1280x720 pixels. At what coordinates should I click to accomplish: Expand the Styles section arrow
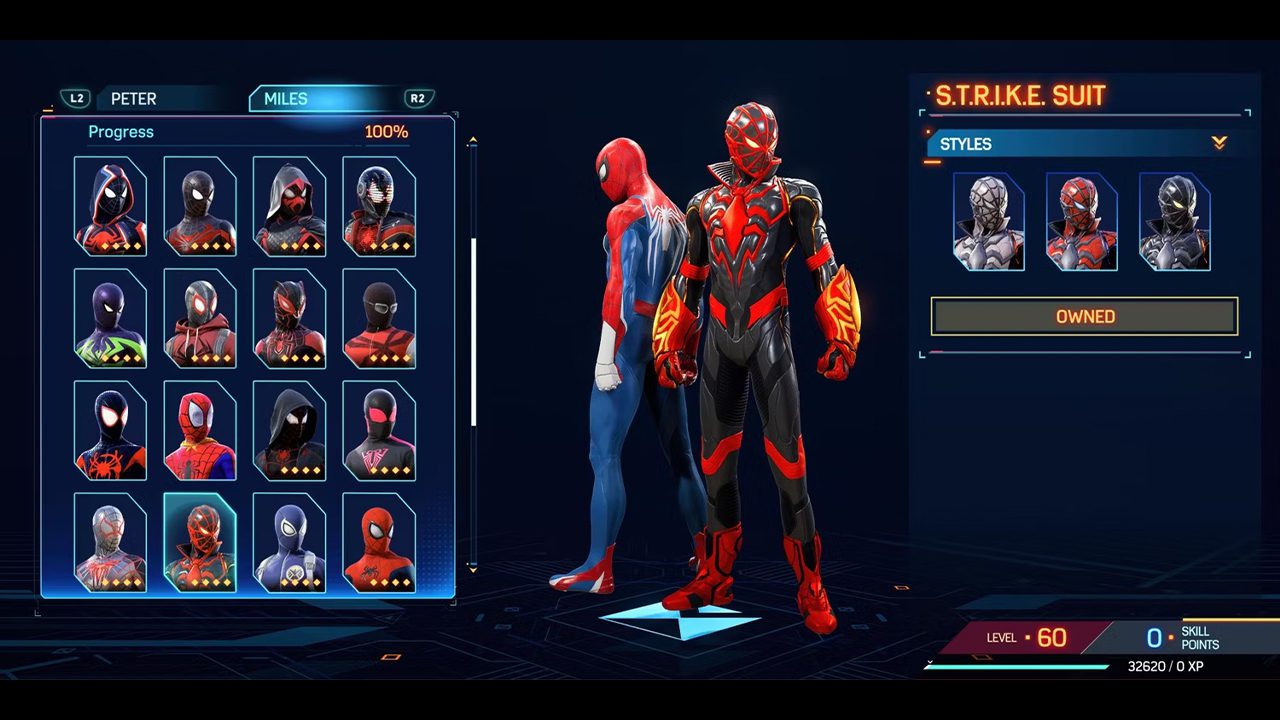(x=1219, y=144)
